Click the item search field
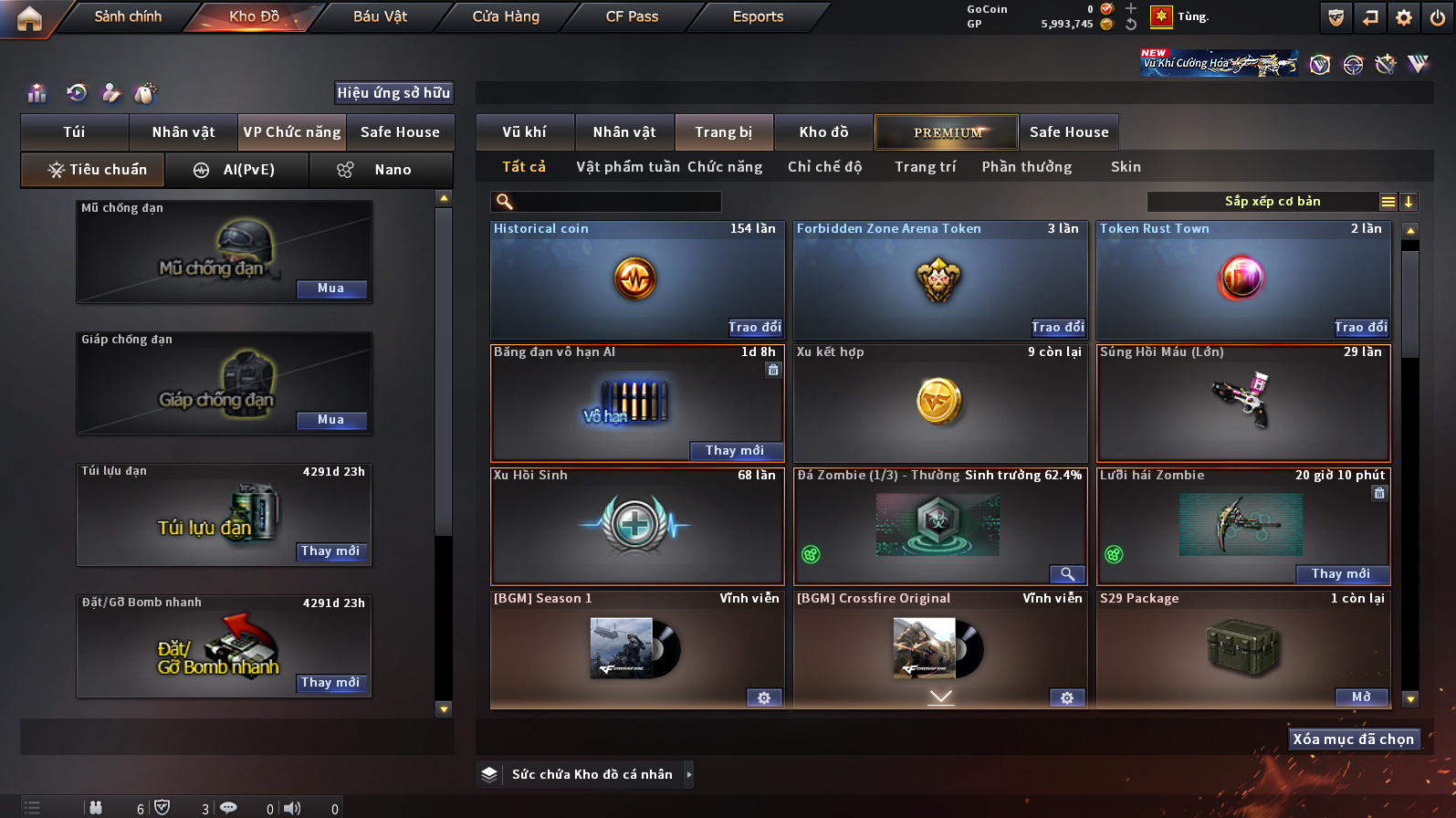 pos(612,202)
